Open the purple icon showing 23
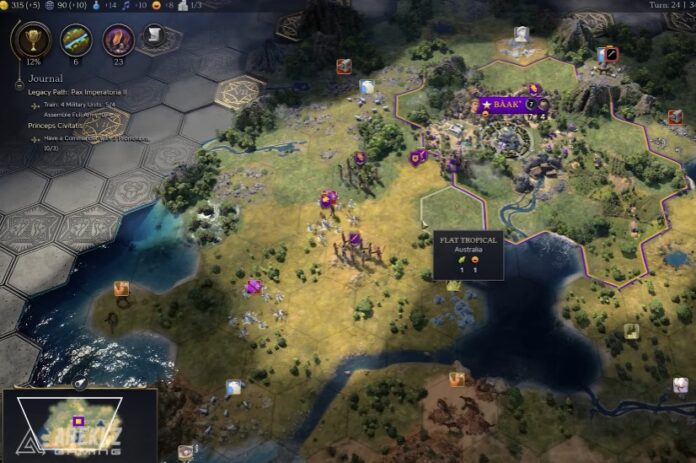696x463 pixels. pos(120,41)
